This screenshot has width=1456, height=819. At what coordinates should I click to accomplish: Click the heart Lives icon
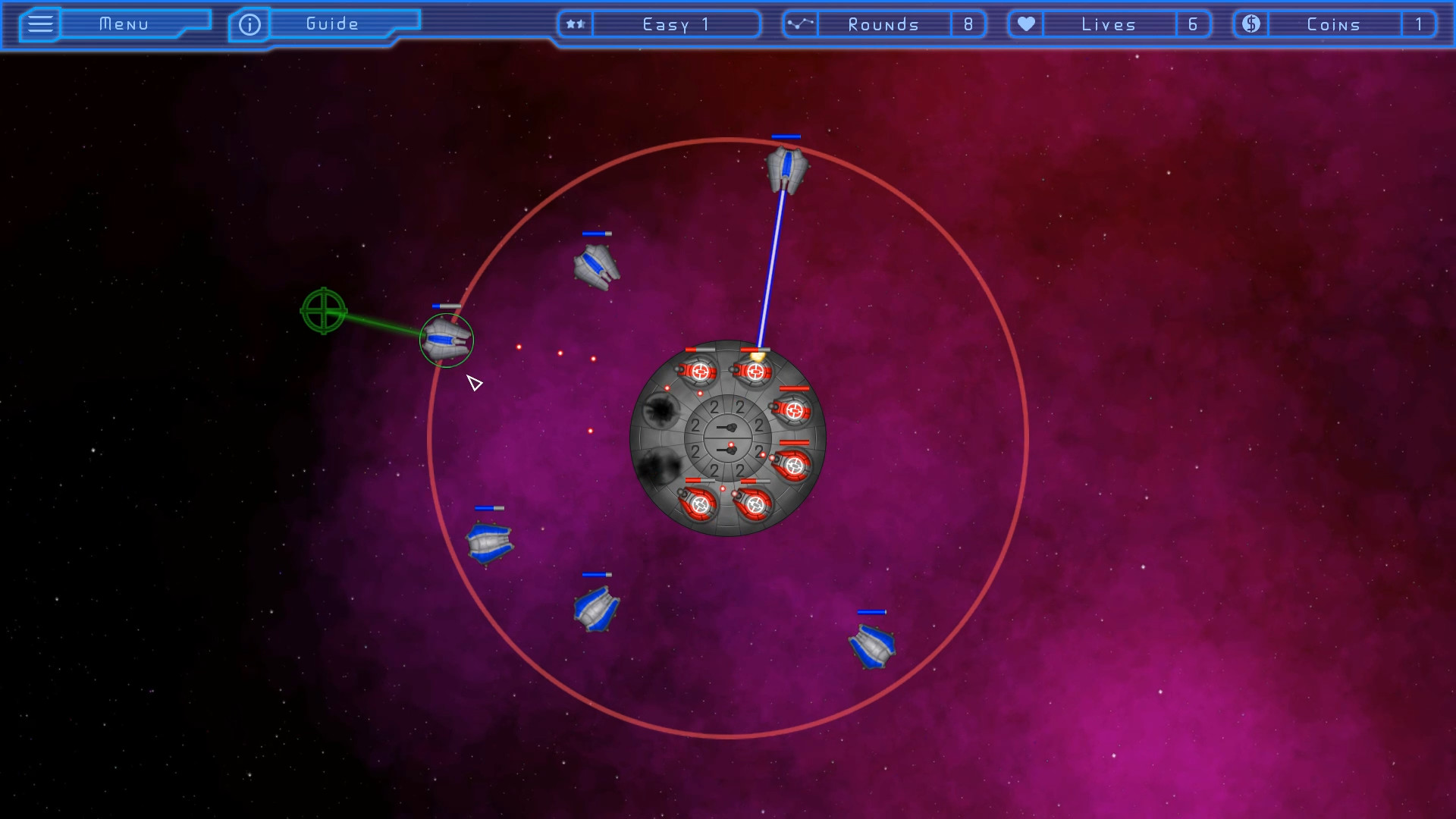1026,24
